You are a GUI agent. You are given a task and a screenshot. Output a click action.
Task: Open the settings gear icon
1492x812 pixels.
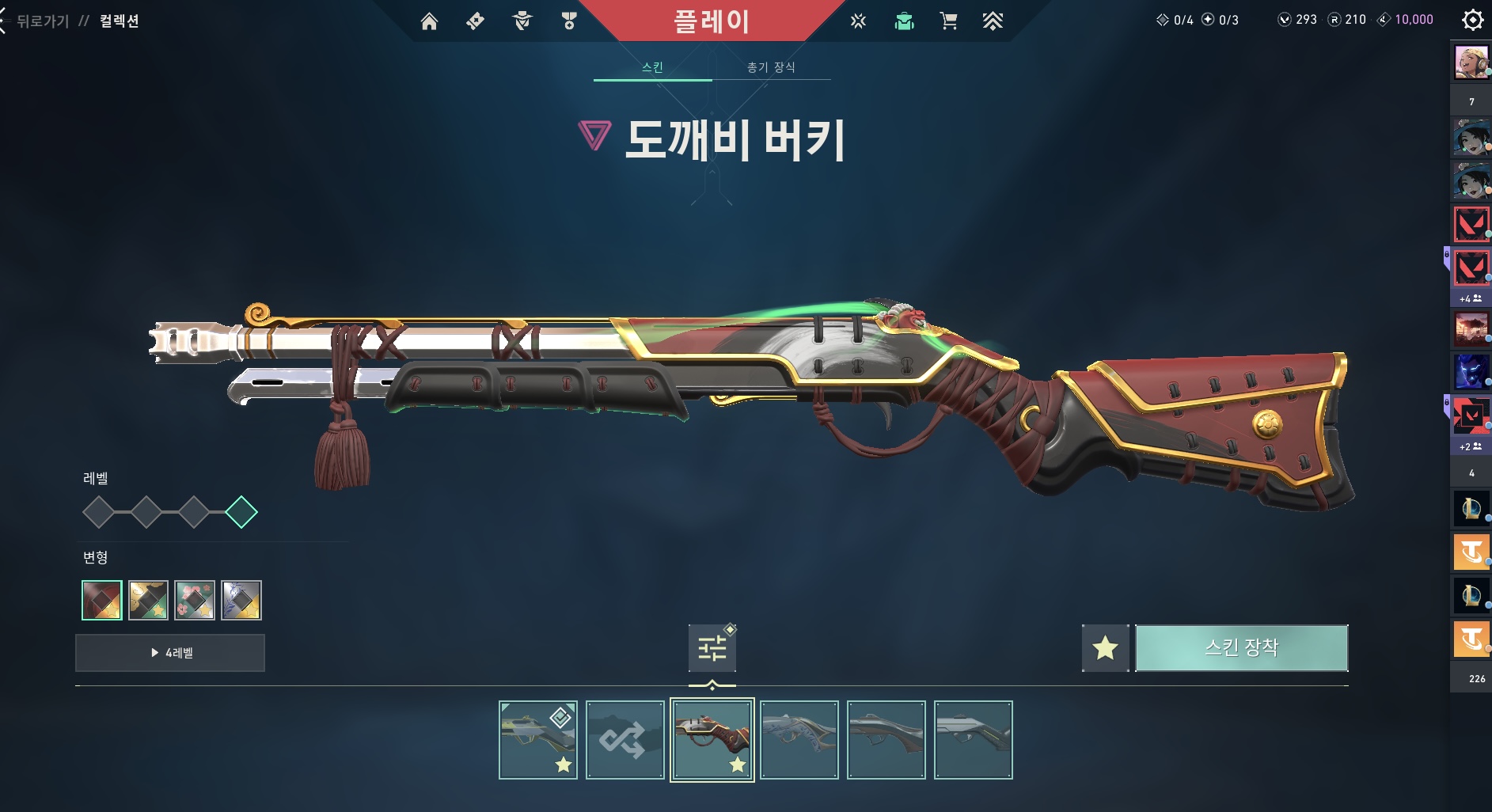pyautogui.click(x=1472, y=20)
